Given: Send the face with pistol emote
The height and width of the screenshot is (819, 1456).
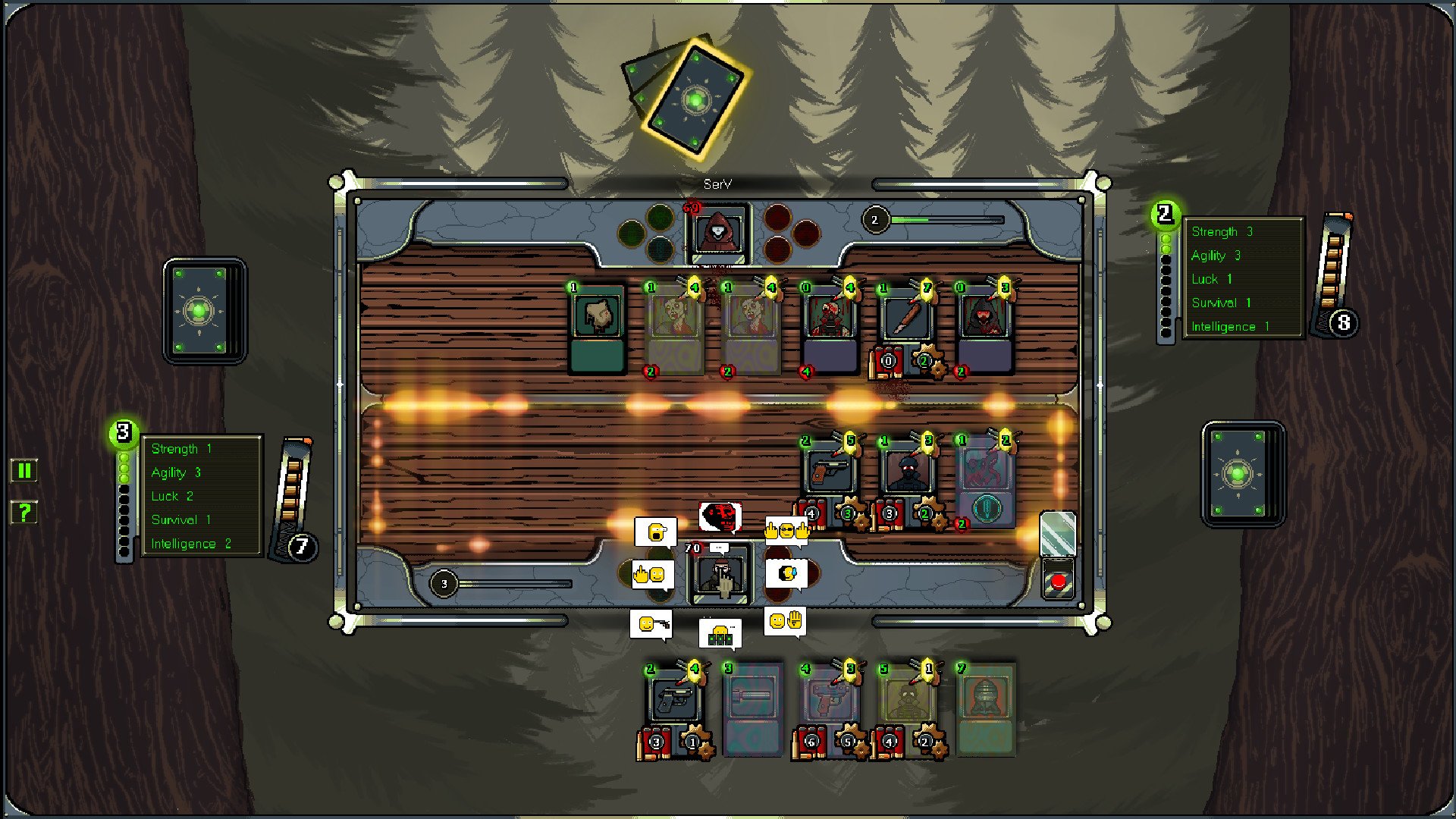Looking at the screenshot, I should pyautogui.click(x=651, y=624).
